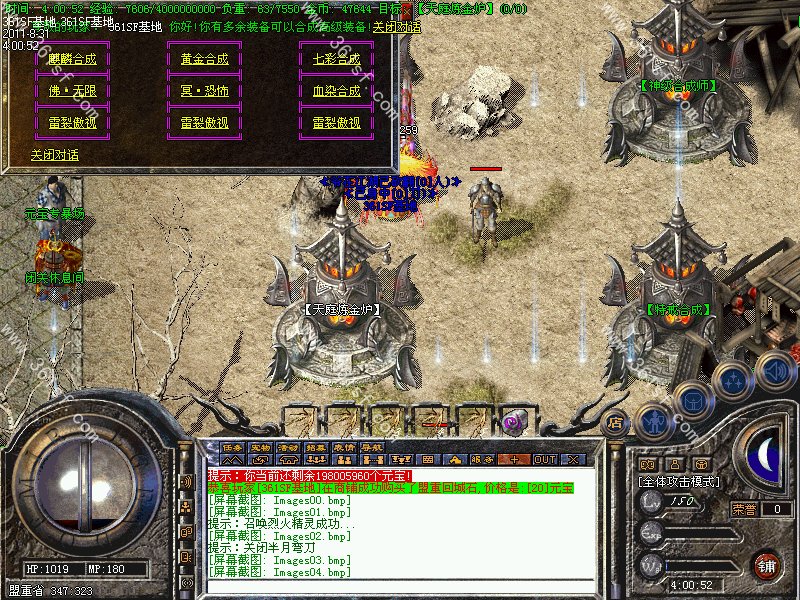Switch to the 宠物 tab
The height and width of the screenshot is (600, 800).
[x=261, y=447]
